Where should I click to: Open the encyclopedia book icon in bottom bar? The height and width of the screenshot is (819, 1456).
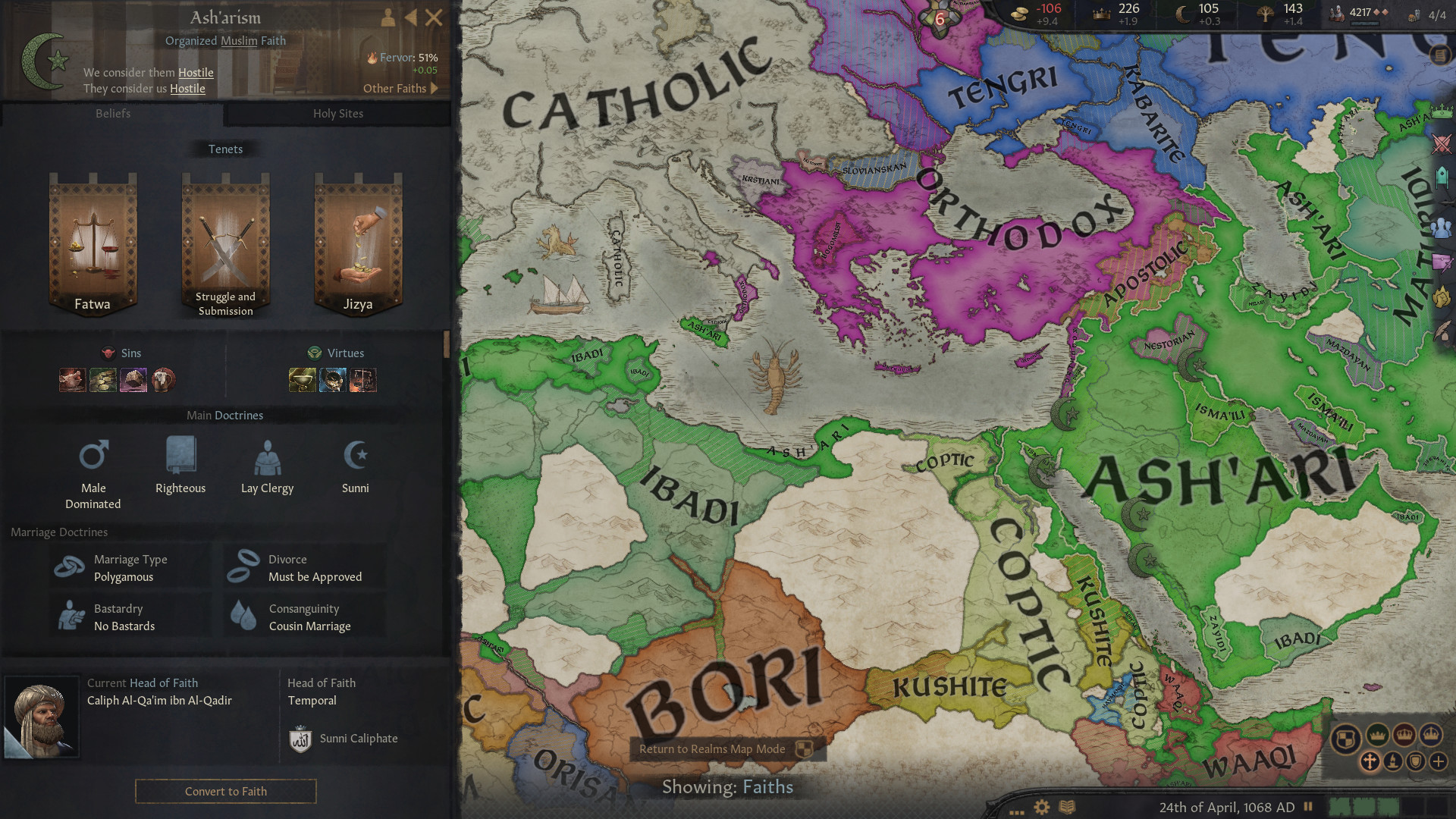click(x=1068, y=806)
